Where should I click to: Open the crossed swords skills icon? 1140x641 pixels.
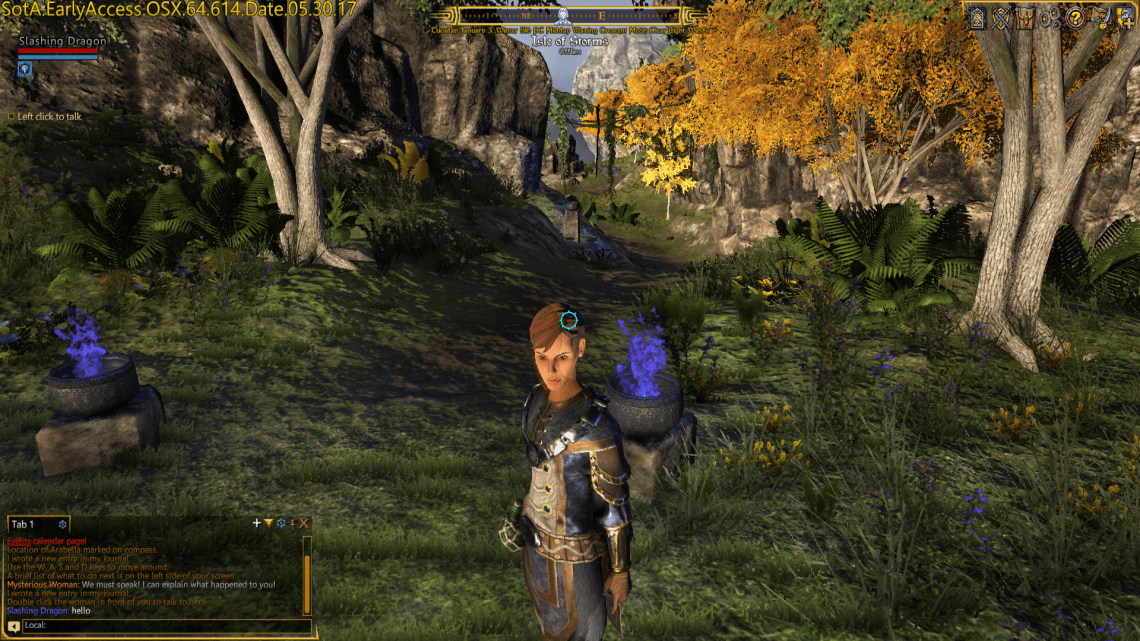pyautogui.click(x=999, y=17)
